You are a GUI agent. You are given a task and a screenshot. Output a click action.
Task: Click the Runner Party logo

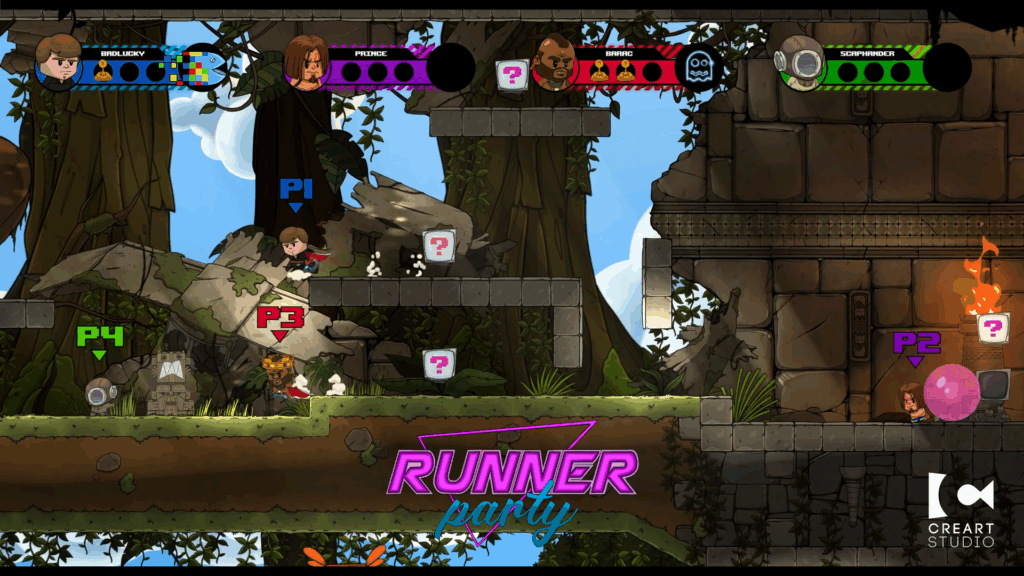pyautogui.click(x=512, y=481)
